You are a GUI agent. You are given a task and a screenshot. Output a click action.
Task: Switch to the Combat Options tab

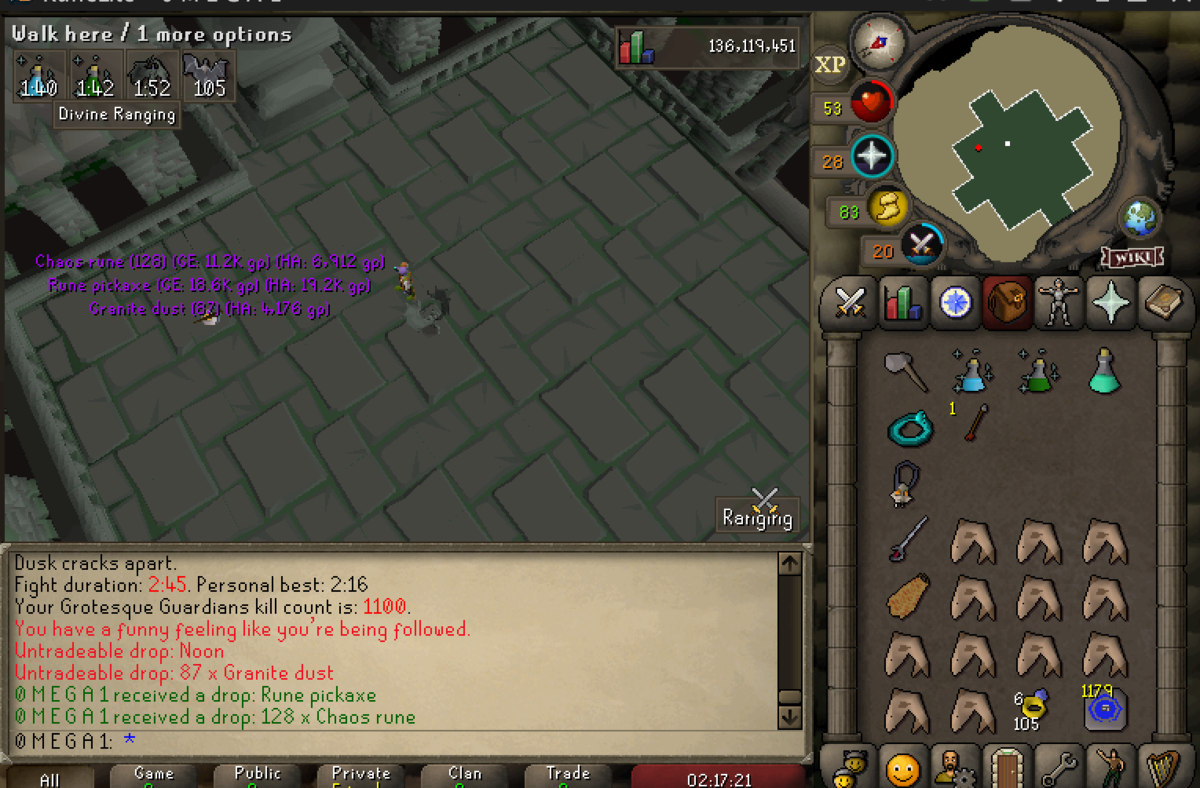click(849, 302)
